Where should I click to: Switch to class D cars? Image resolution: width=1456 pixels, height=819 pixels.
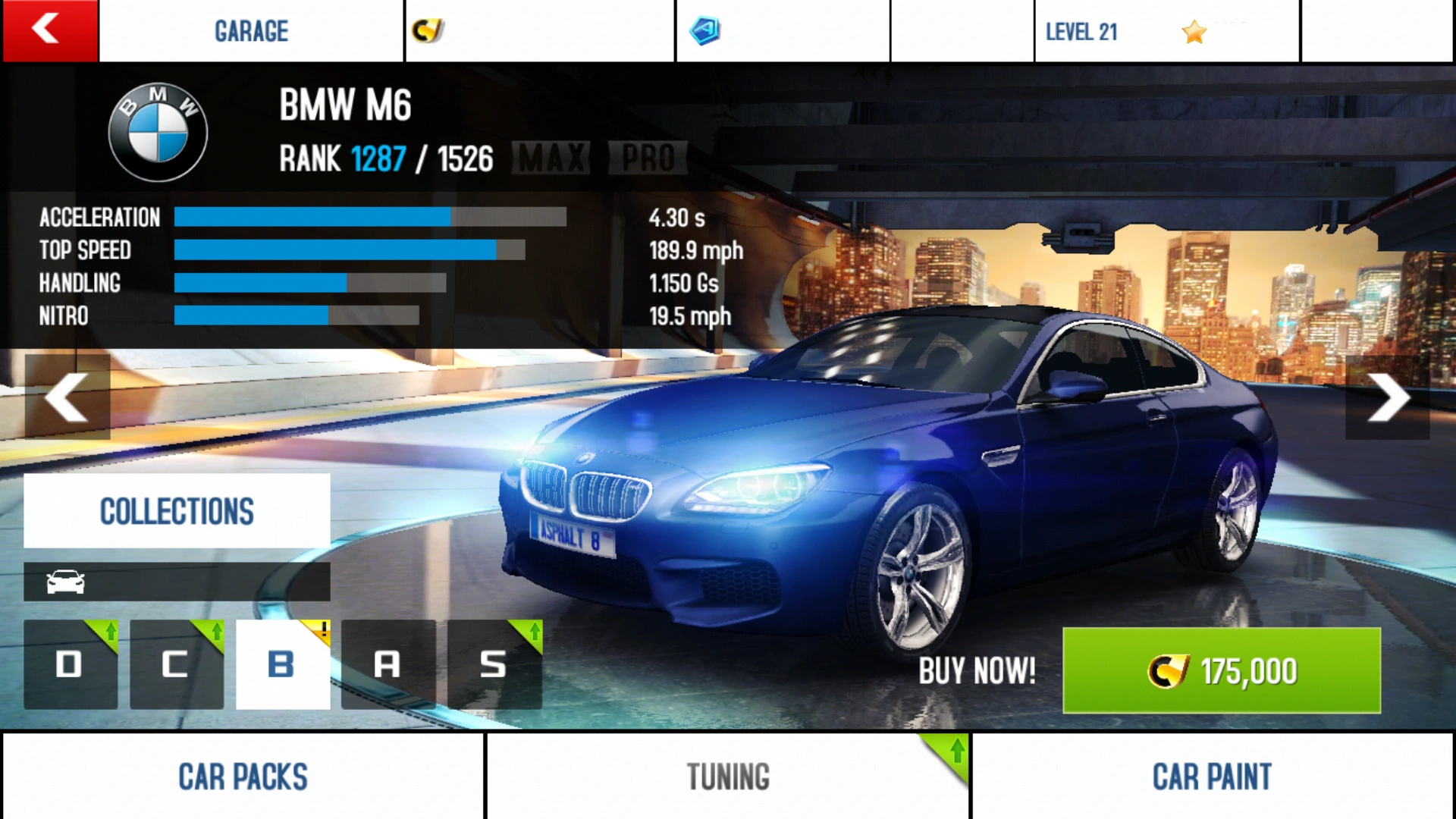(x=71, y=664)
